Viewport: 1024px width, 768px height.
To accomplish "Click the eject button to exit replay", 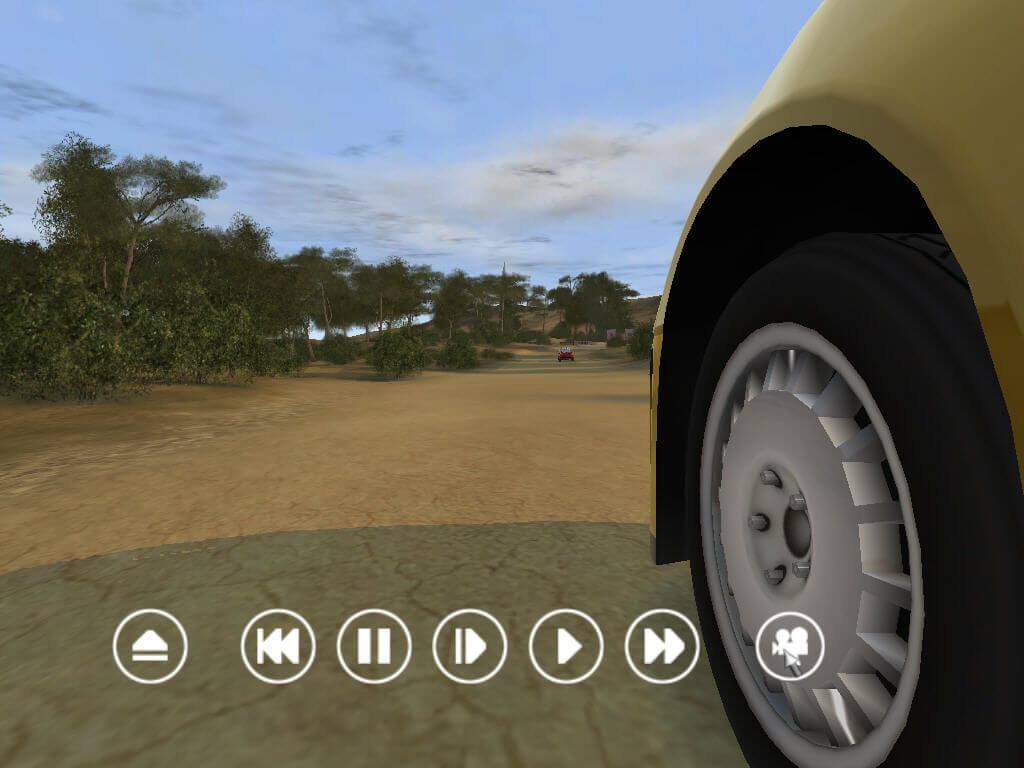I will [150, 646].
